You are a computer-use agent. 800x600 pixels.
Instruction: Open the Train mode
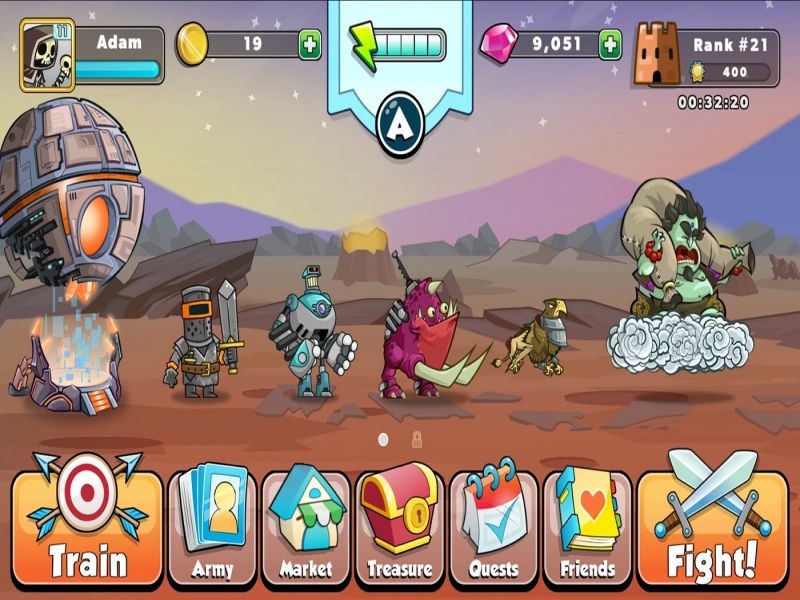pos(87,525)
